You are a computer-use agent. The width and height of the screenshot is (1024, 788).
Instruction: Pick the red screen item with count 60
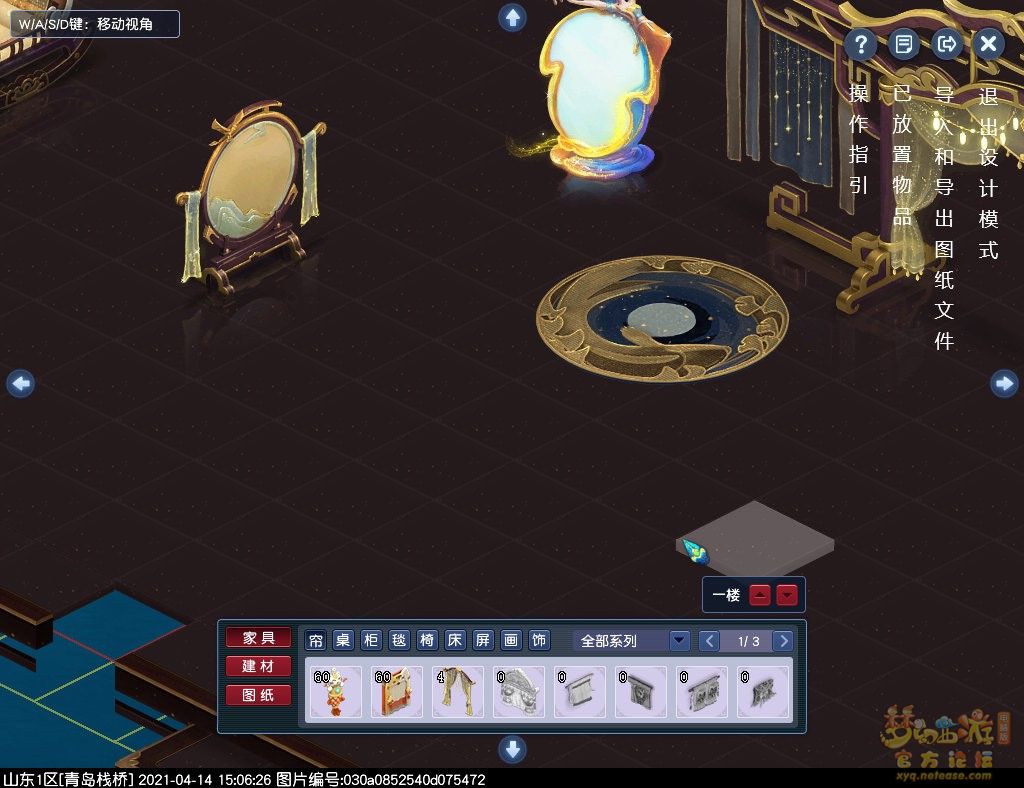click(397, 692)
